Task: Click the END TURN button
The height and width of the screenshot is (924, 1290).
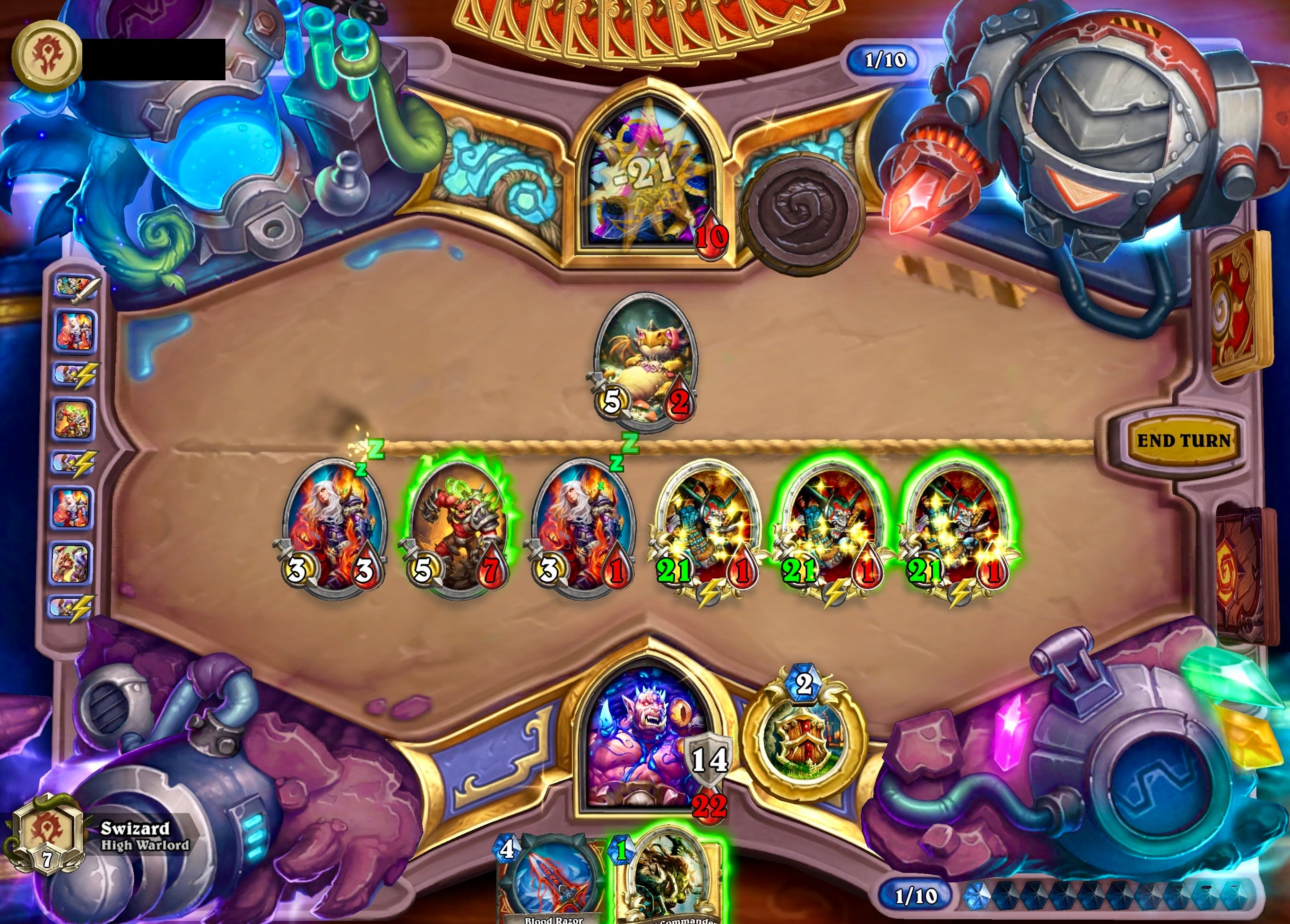Action: (x=1184, y=440)
